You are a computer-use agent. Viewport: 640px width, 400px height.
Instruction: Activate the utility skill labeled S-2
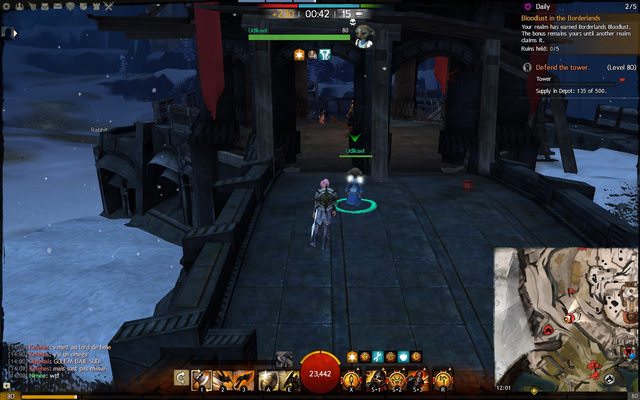(x=397, y=380)
